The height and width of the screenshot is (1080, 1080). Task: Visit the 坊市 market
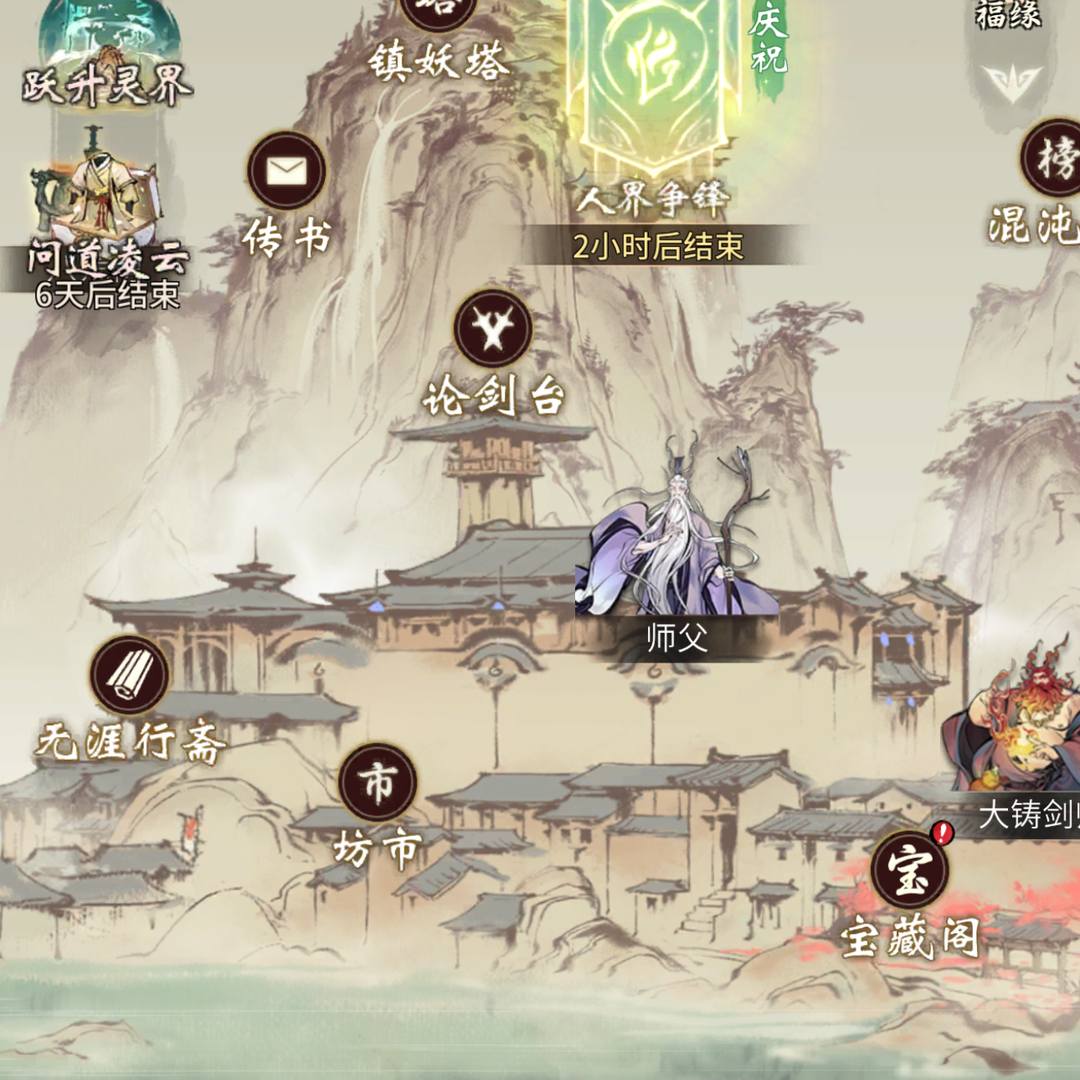(377, 784)
